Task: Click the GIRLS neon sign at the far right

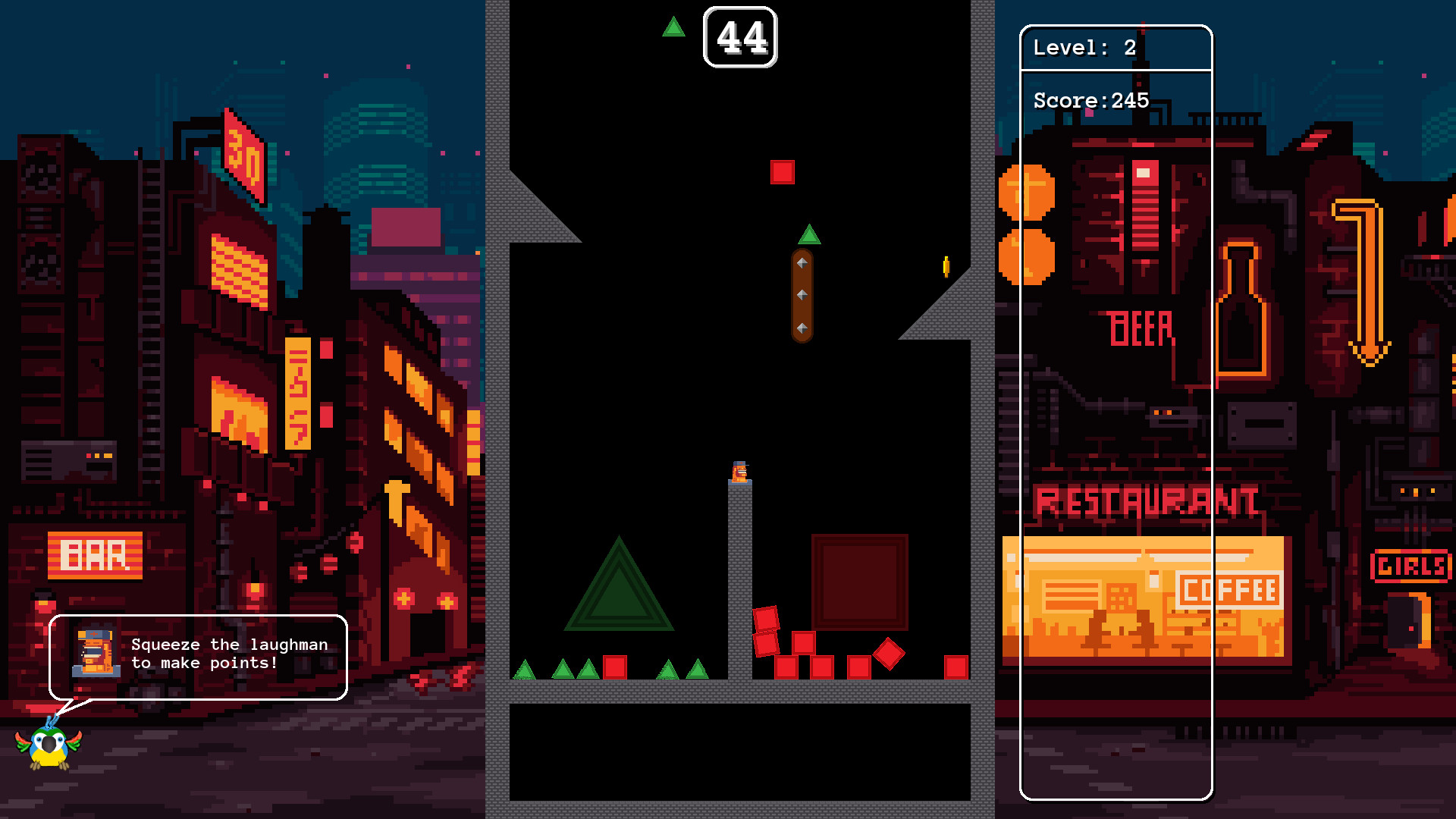Action: point(1412,565)
